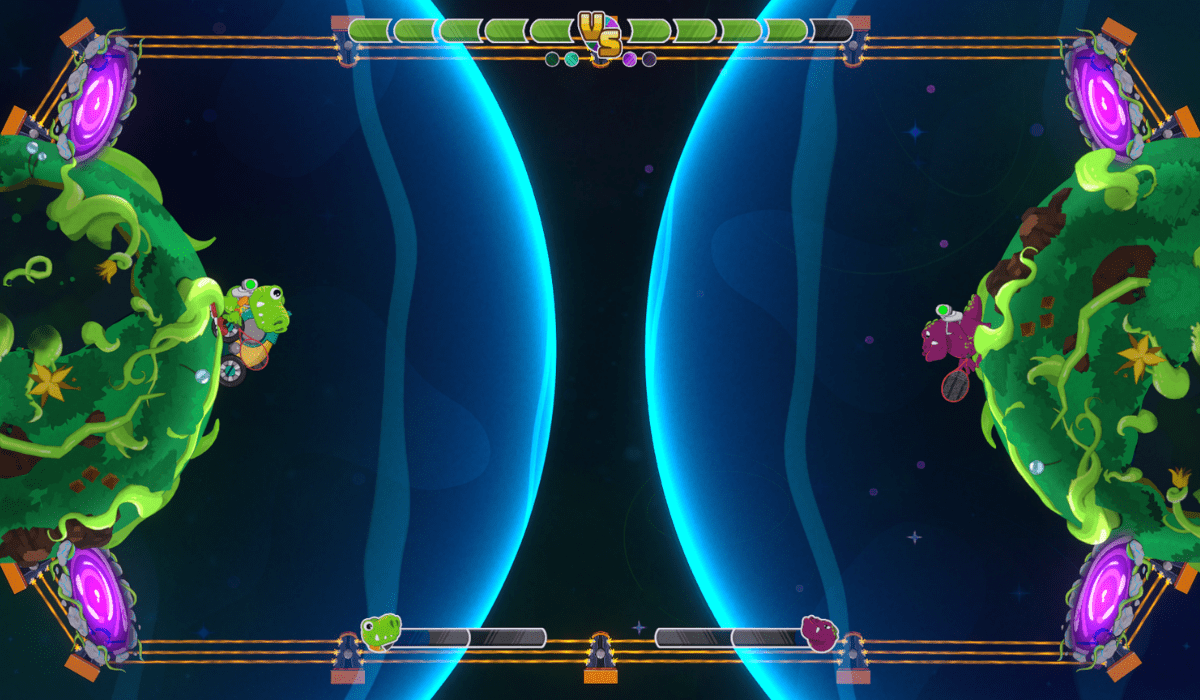The height and width of the screenshot is (700, 1200).
Task: Click the gold VS emblem
Action: [x=600, y=34]
